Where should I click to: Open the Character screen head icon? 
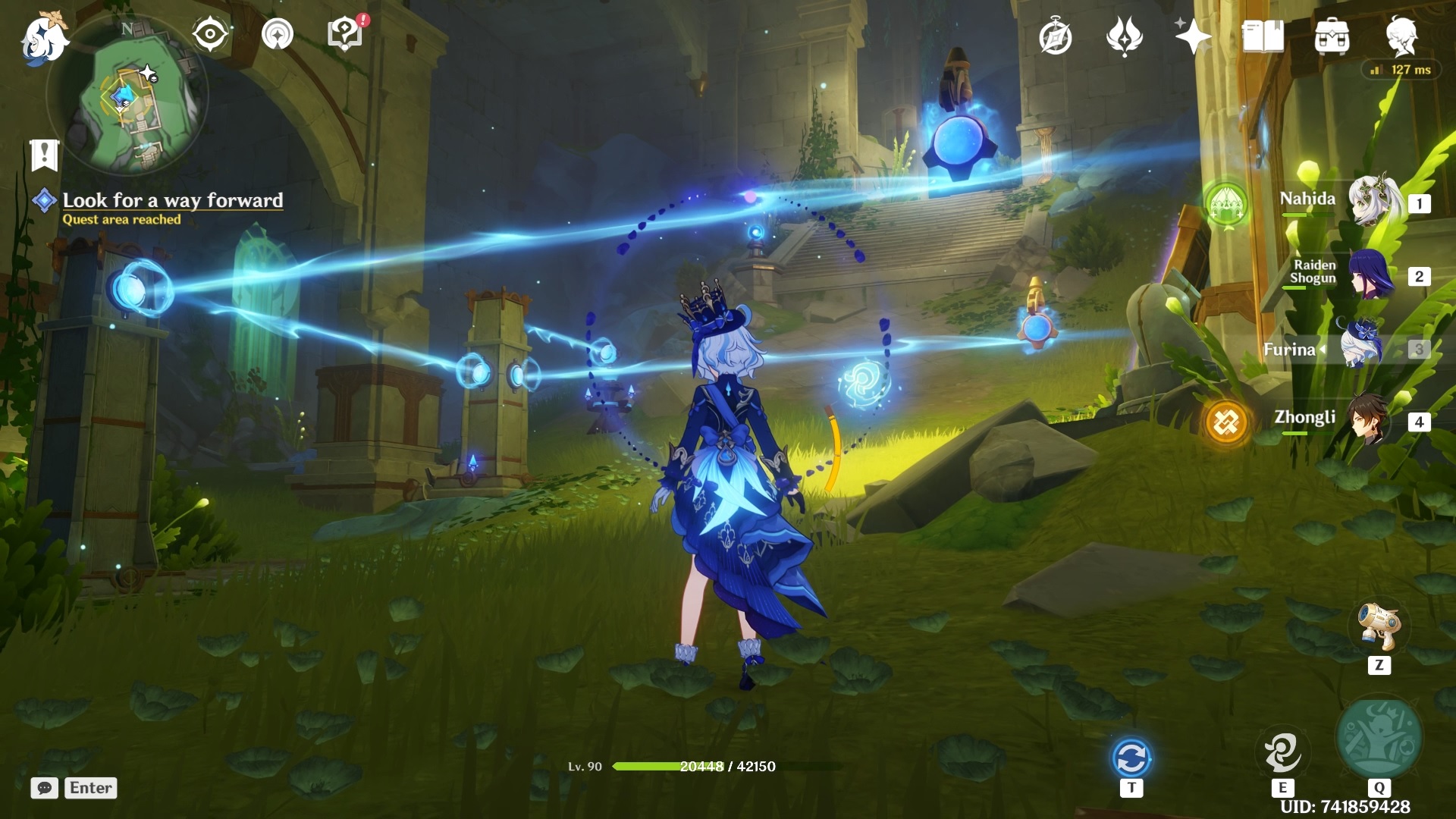(x=1401, y=36)
